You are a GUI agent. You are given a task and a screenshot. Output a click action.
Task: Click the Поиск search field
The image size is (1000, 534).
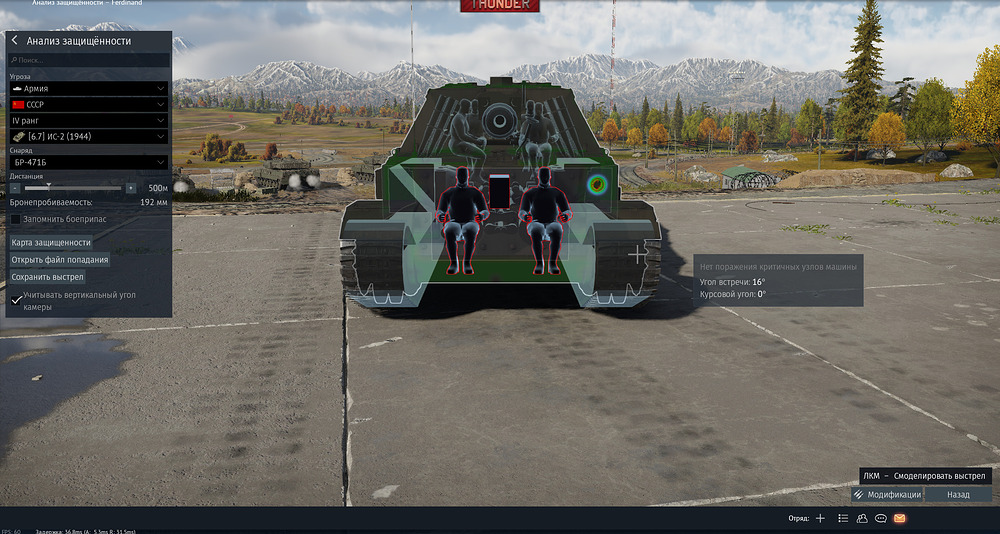coord(88,61)
